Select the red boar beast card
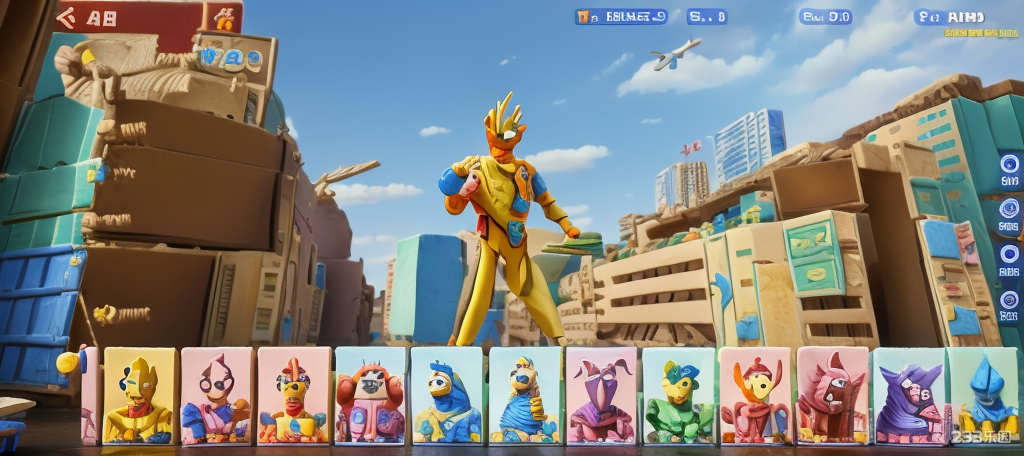Screen dimensions: 1024x456 [832, 396]
